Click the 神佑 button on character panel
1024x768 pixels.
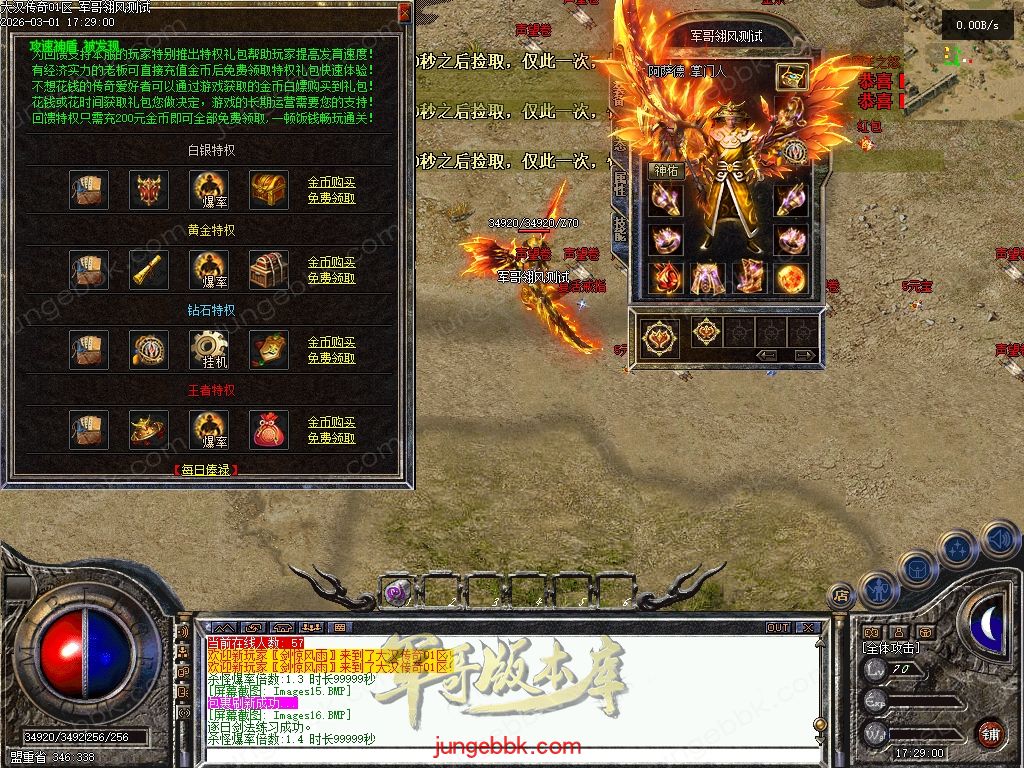pyautogui.click(x=666, y=171)
